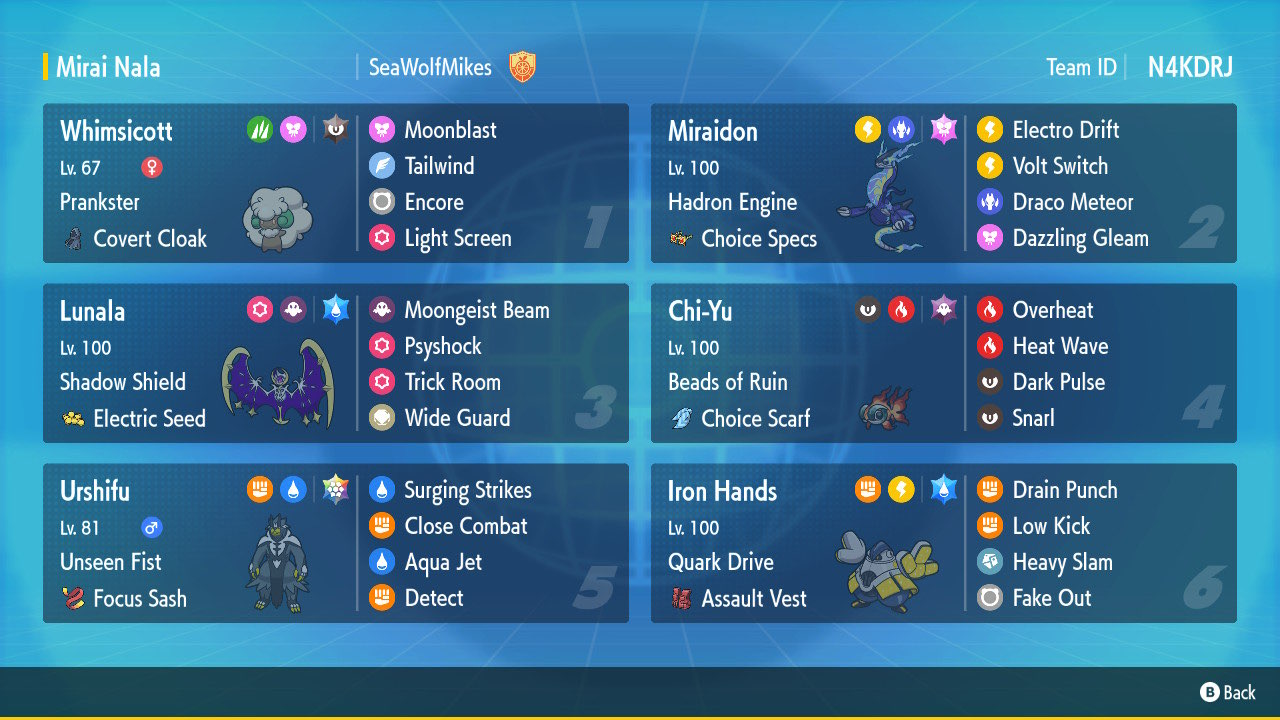Select the Iron Hands team card

pyautogui.click(x=943, y=544)
